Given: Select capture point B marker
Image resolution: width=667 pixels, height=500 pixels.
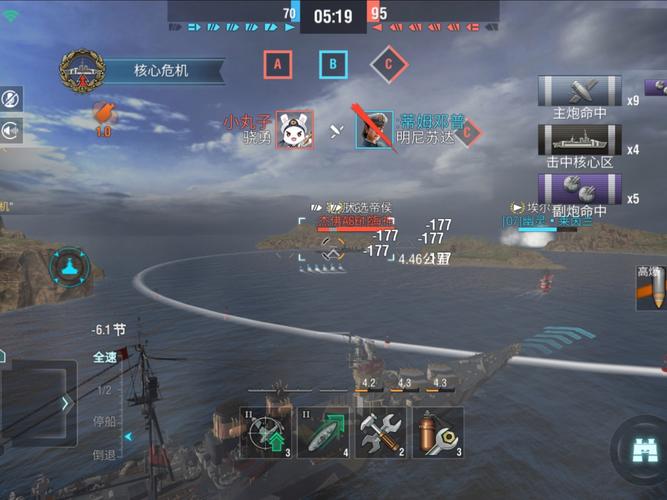Looking at the screenshot, I should (333, 65).
